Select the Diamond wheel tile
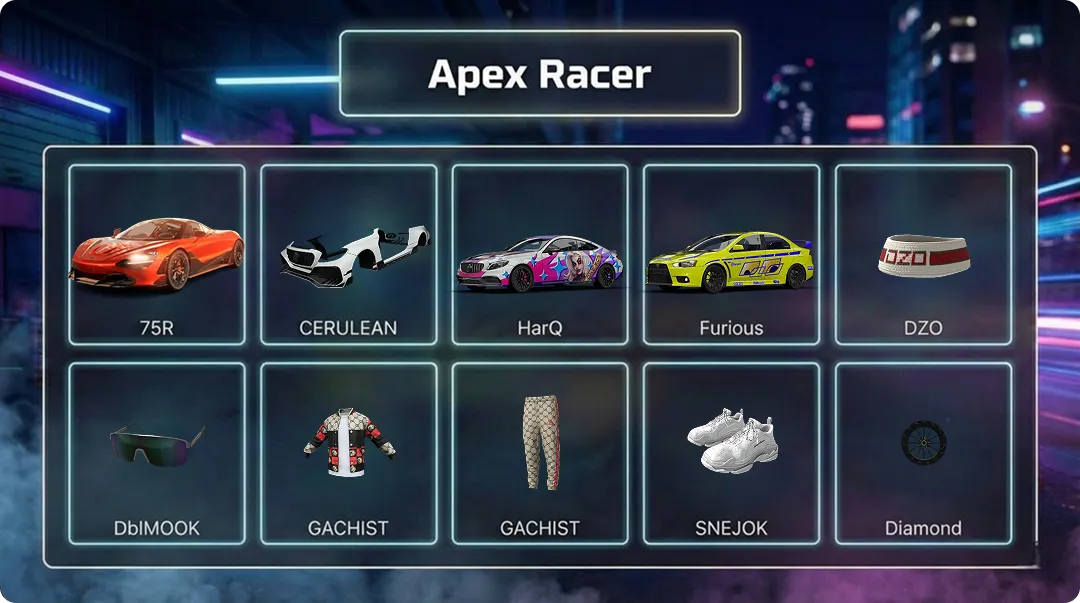Screen dimensions: 1080x603 (x=923, y=453)
